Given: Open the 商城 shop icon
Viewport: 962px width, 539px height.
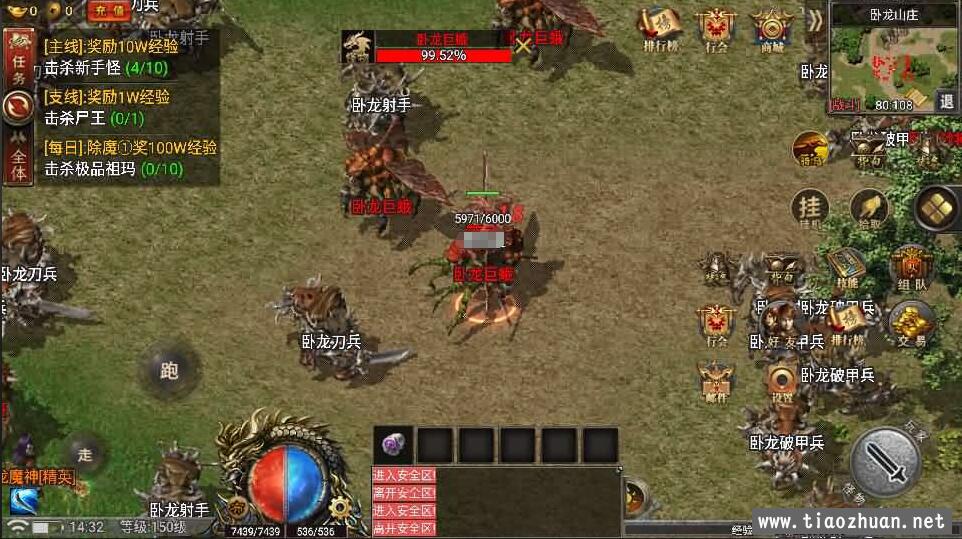Looking at the screenshot, I should coord(772,30).
